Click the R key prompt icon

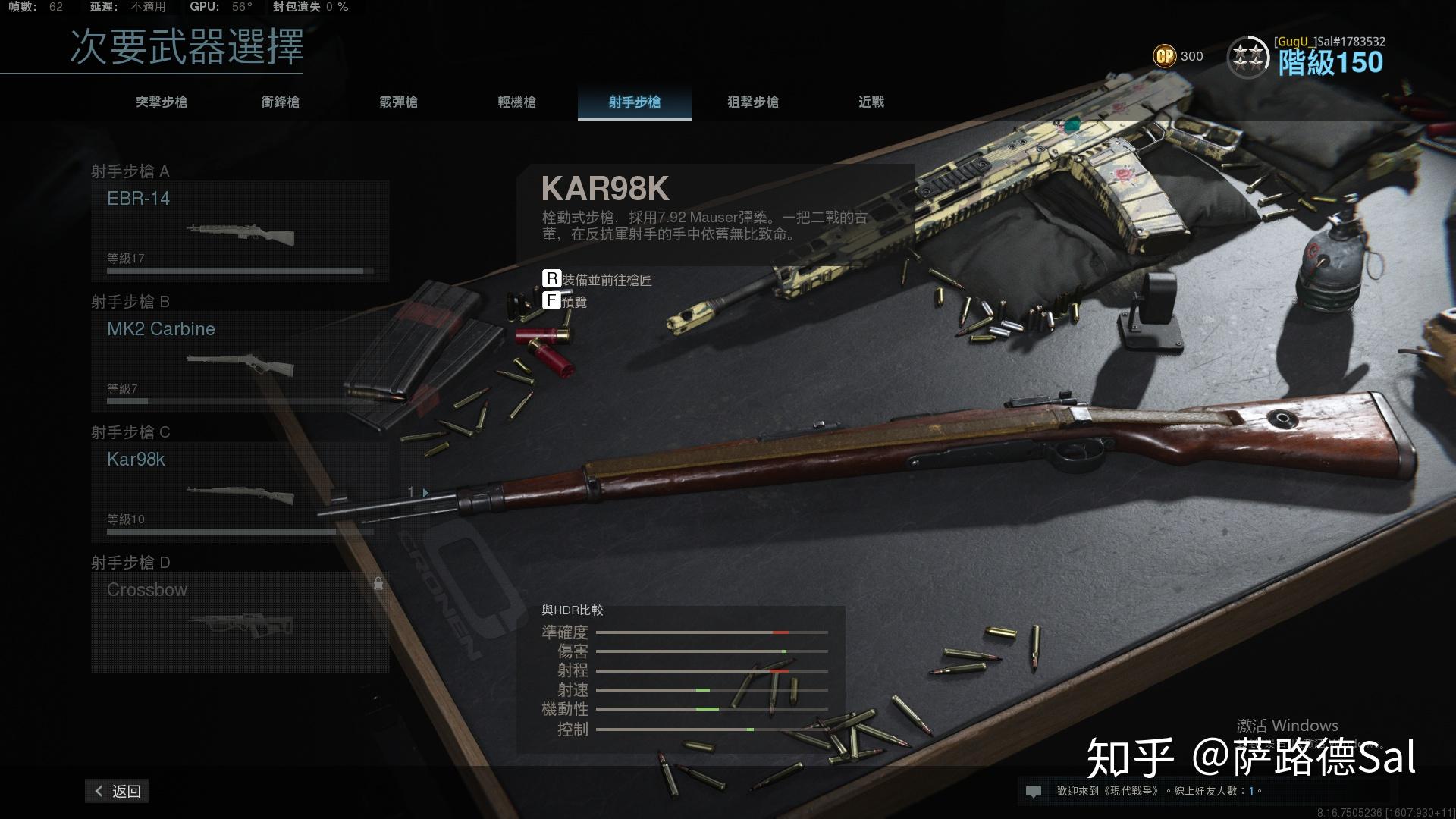click(x=551, y=279)
